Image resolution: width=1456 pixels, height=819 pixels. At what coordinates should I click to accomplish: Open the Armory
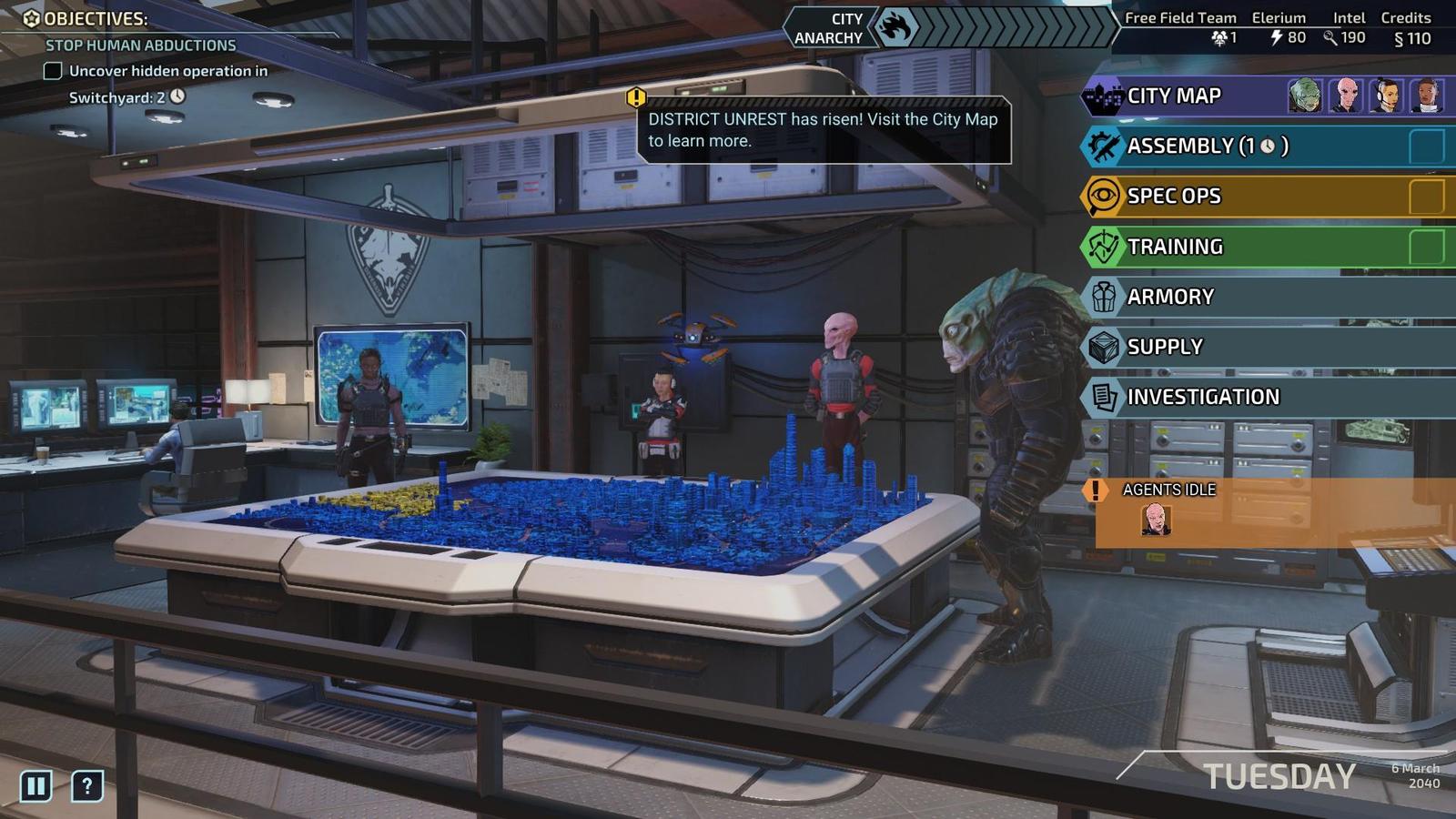[1170, 297]
